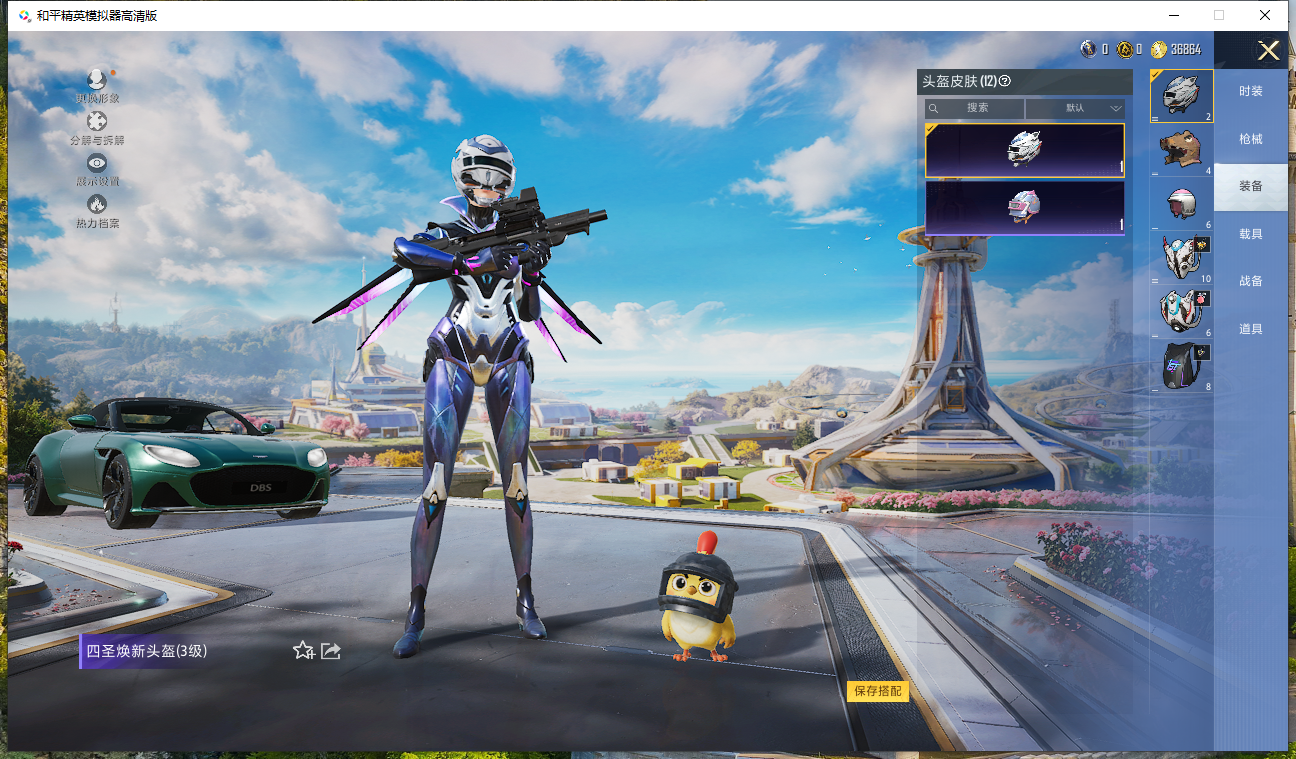Open 分解与拆解 dismantle menu

[x=97, y=126]
